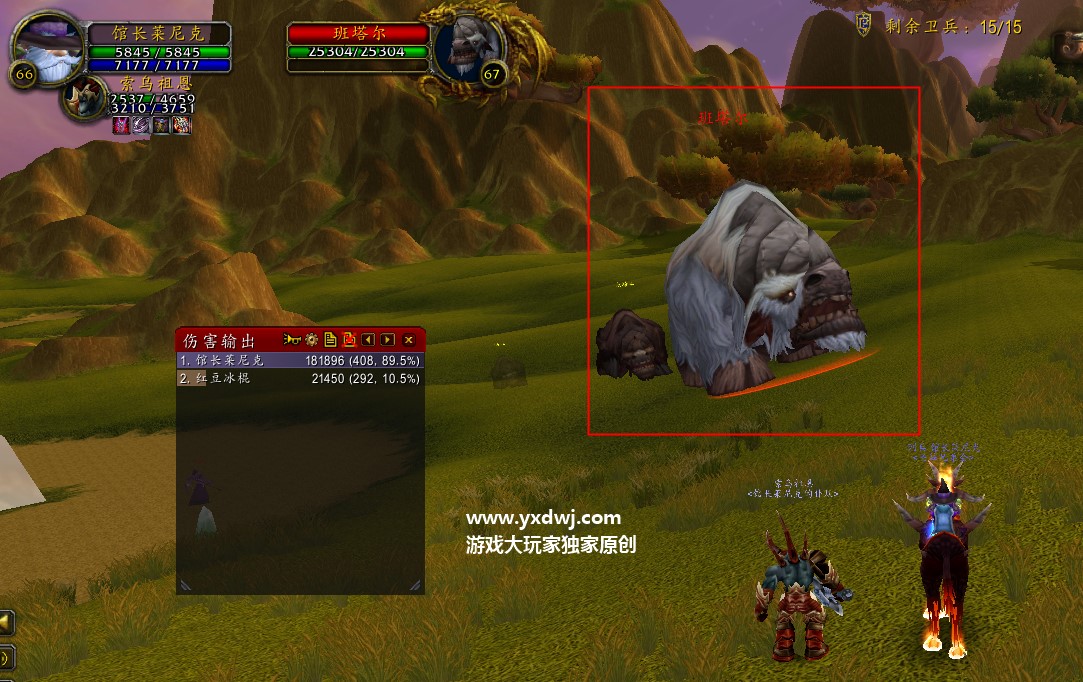Go to next damage meter mode arrow
Viewport: 1083px width, 682px height.
click(388, 340)
